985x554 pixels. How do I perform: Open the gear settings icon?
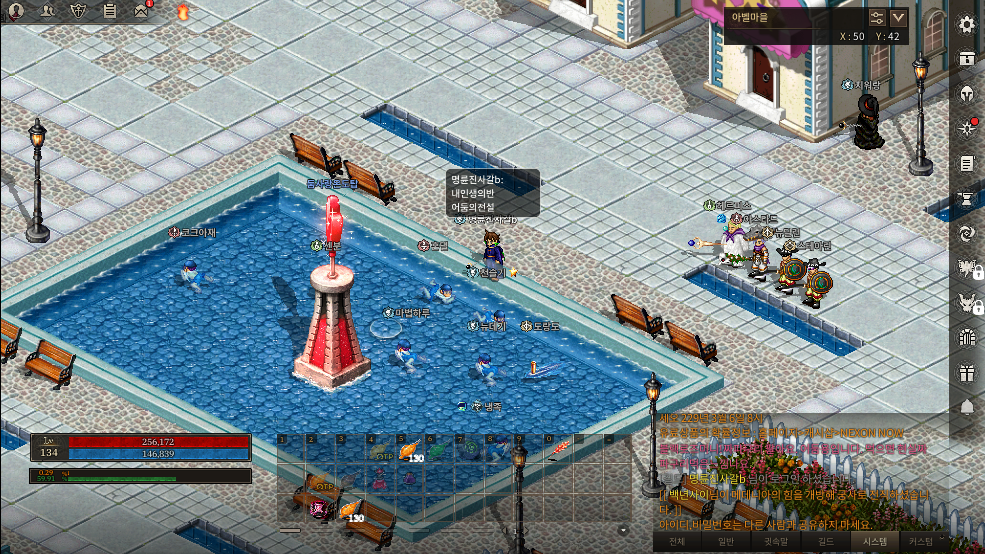[x=967, y=26]
